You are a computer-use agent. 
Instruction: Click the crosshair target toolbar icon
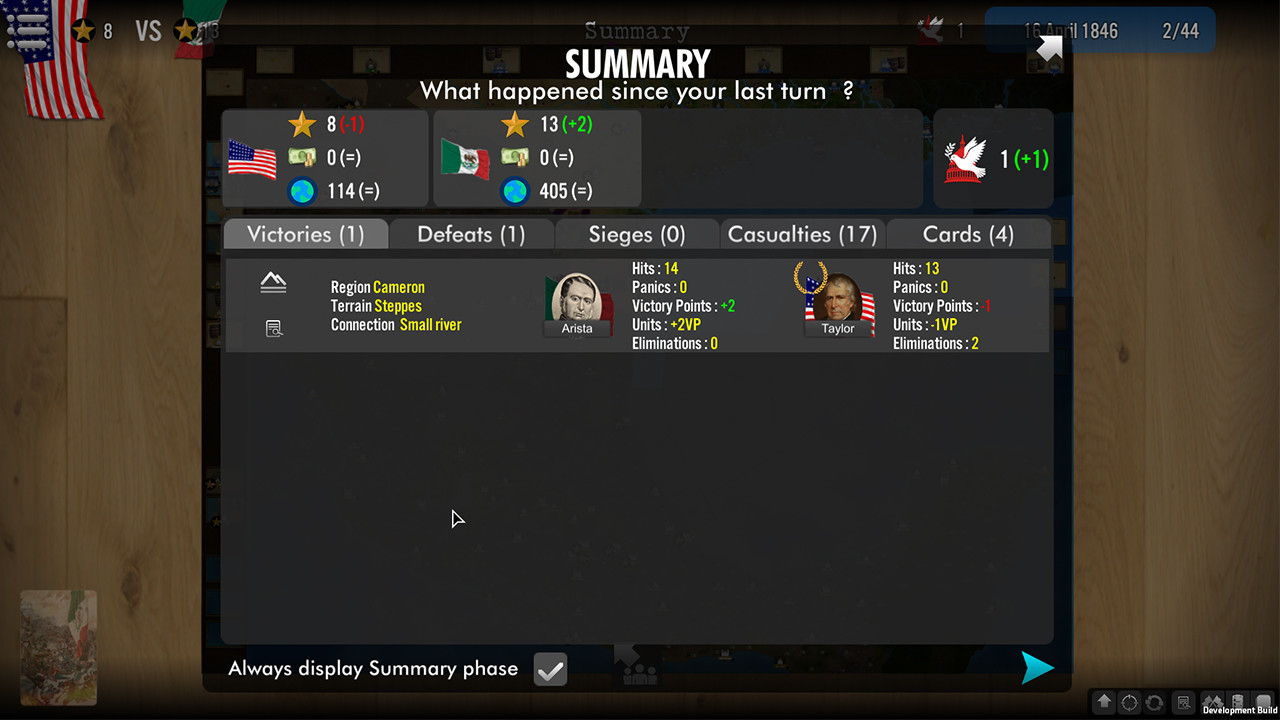point(1130,702)
